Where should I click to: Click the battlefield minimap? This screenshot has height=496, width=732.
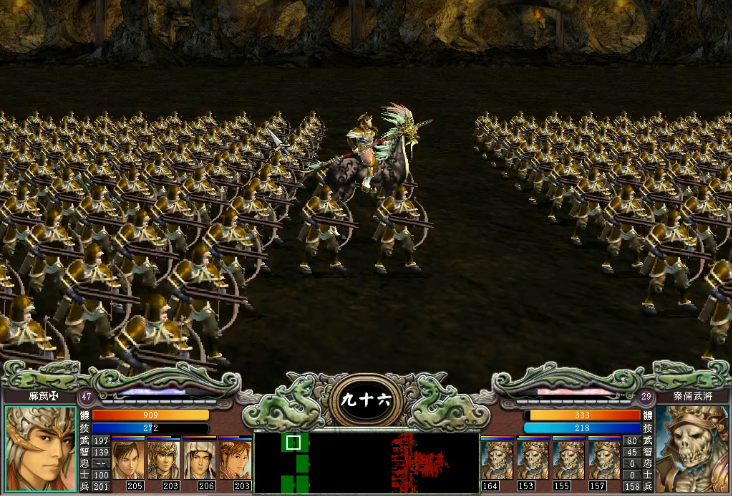(x=366, y=463)
